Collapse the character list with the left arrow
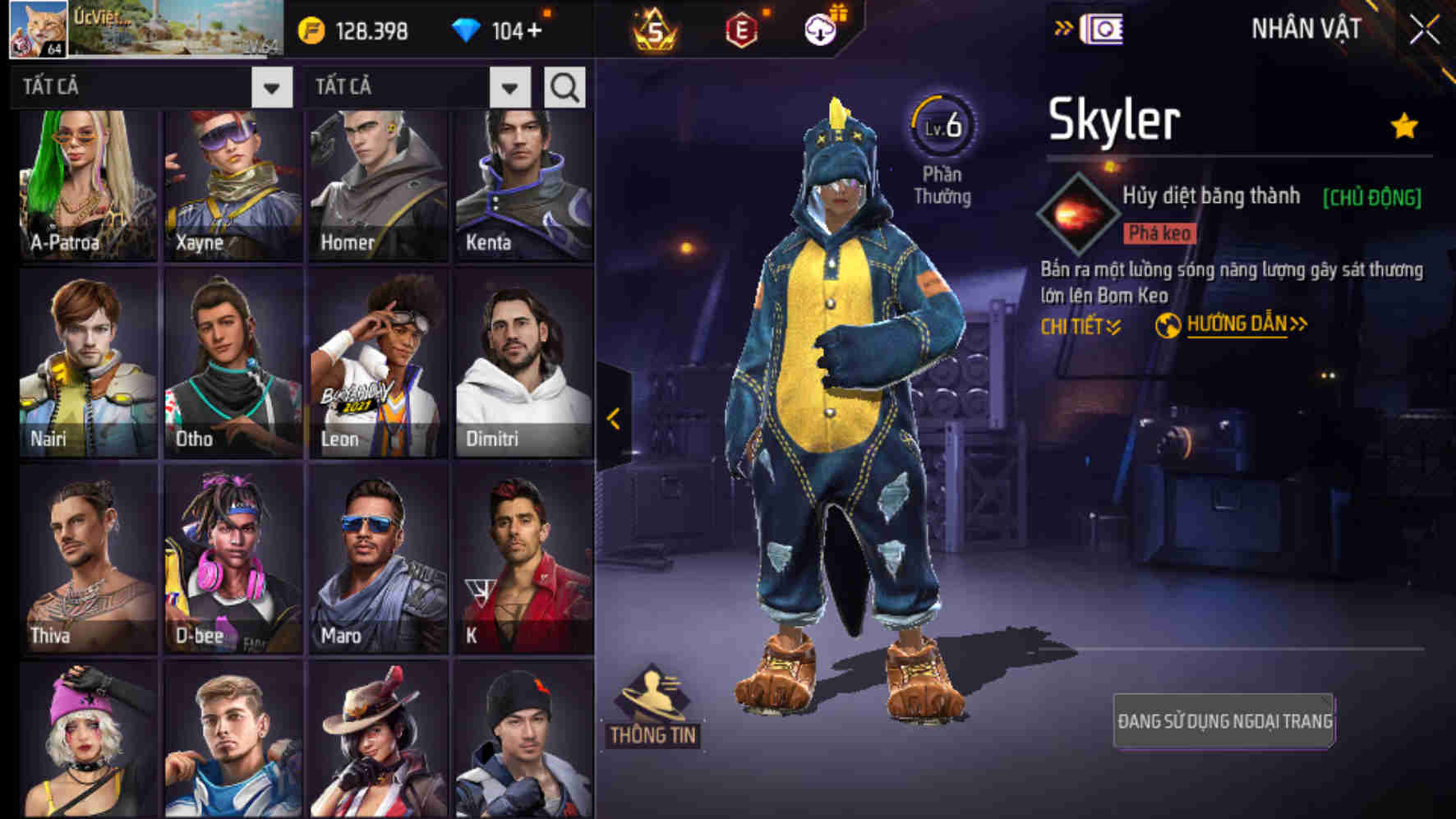The width and height of the screenshot is (1456, 819). 613,419
